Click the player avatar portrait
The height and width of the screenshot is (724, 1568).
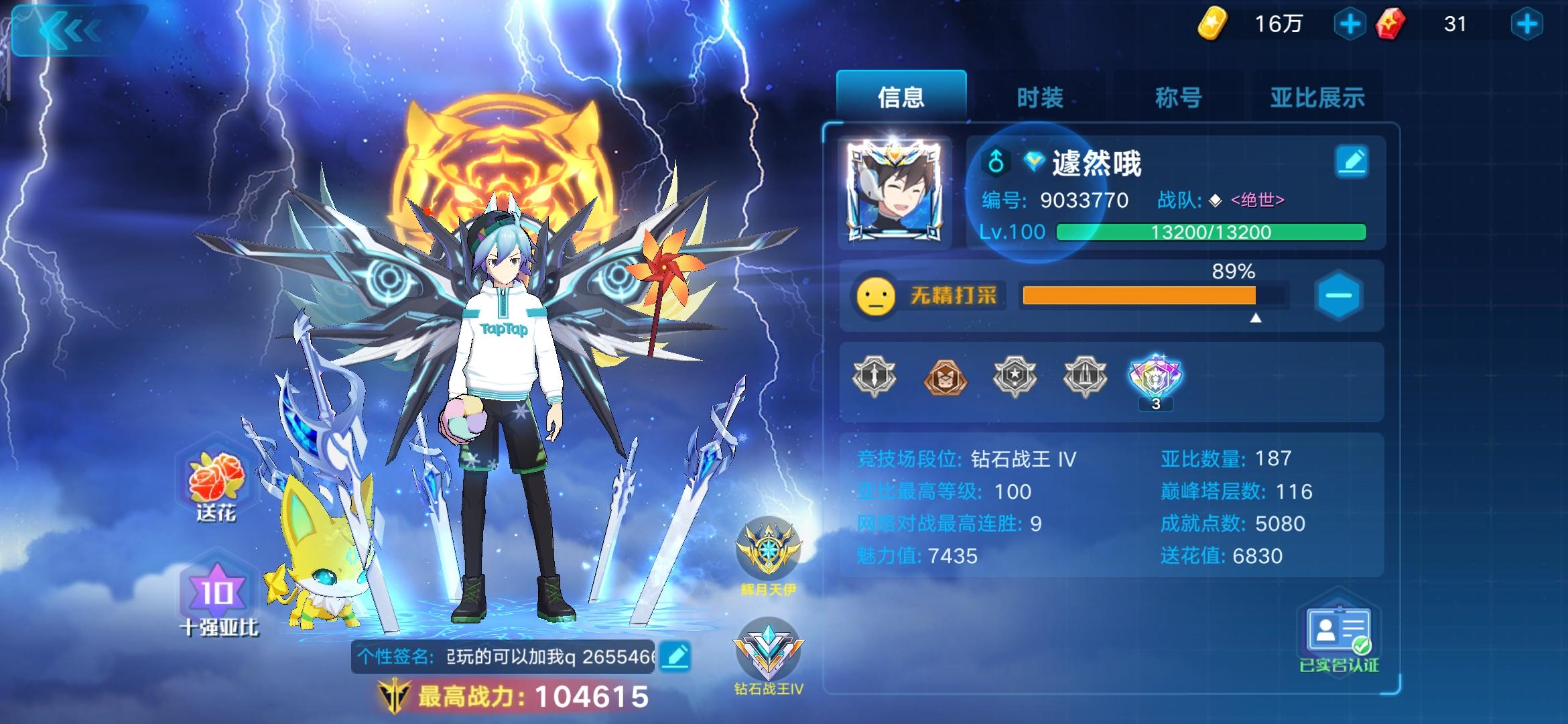[x=898, y=181]
